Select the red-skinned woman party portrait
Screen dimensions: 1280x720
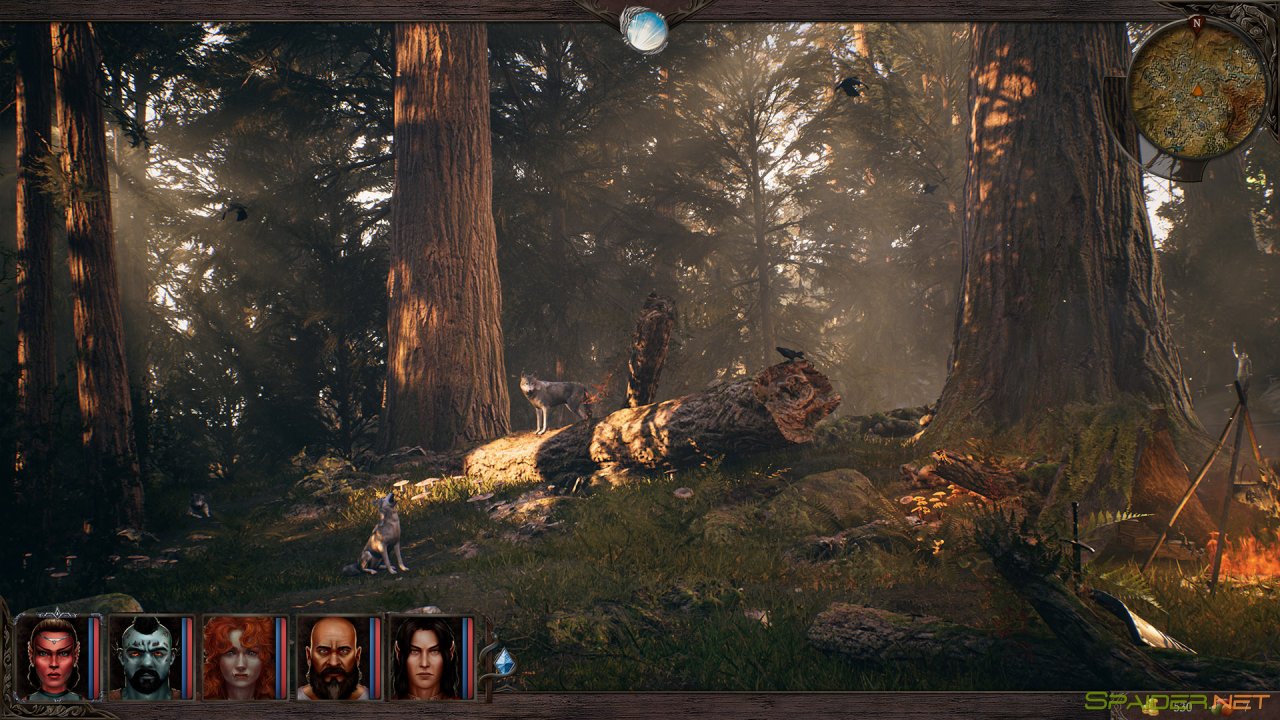tap(52, 657)
